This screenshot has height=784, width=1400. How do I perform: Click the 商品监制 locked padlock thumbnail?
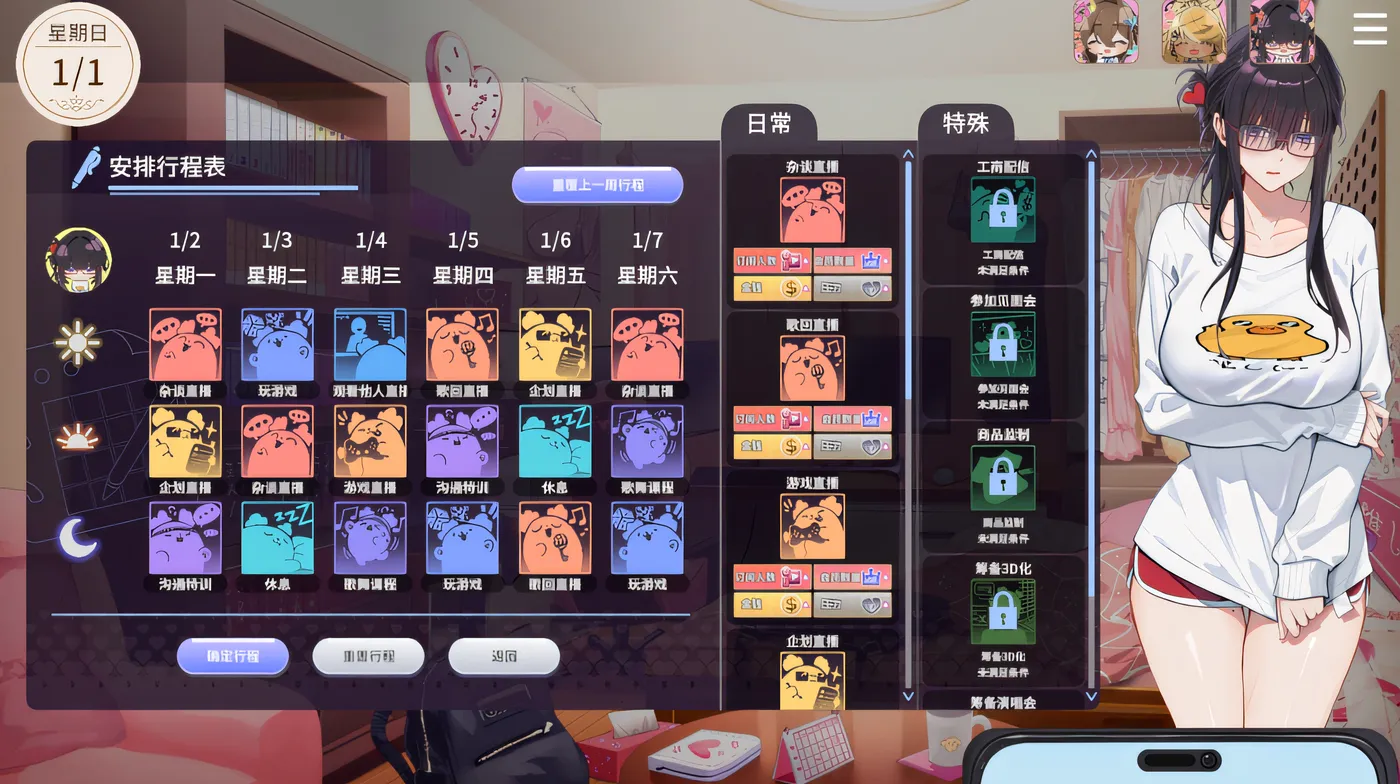pyautogui.click(x=1001, y=476)
